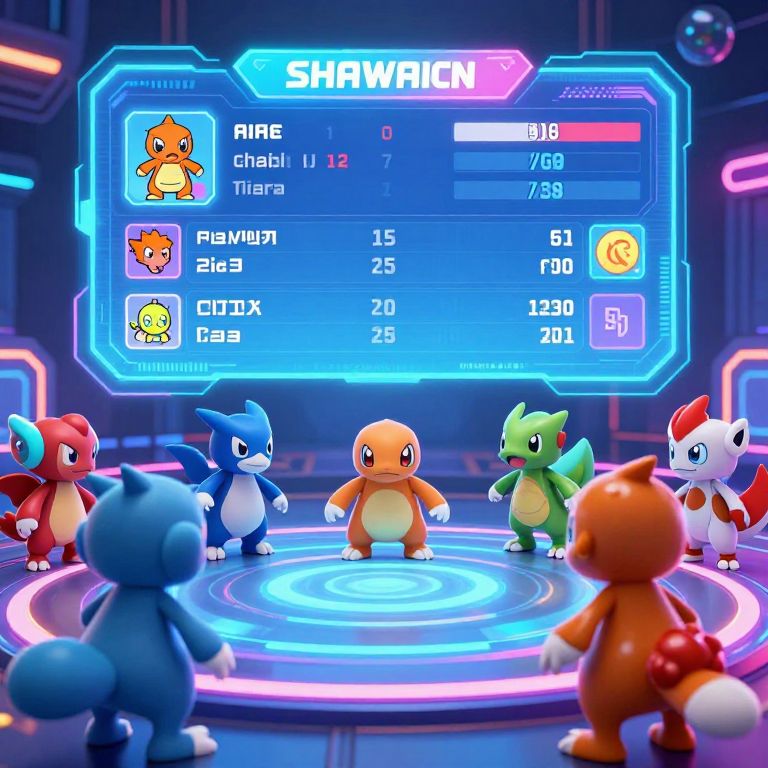
Task: Select the orange lizard portrait at top
Action: pyautogui.click(x=168, y=158)
